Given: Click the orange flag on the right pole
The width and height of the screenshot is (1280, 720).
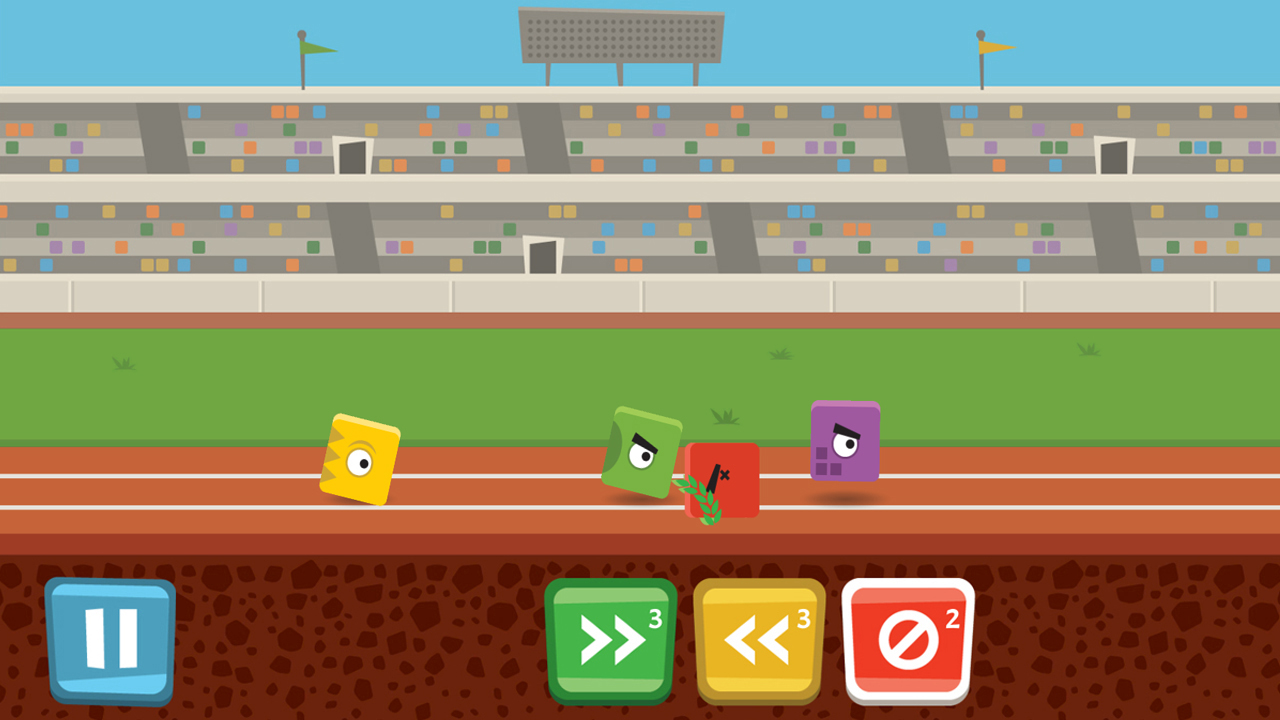Looking at the screenshot, I should coord(990,45).
